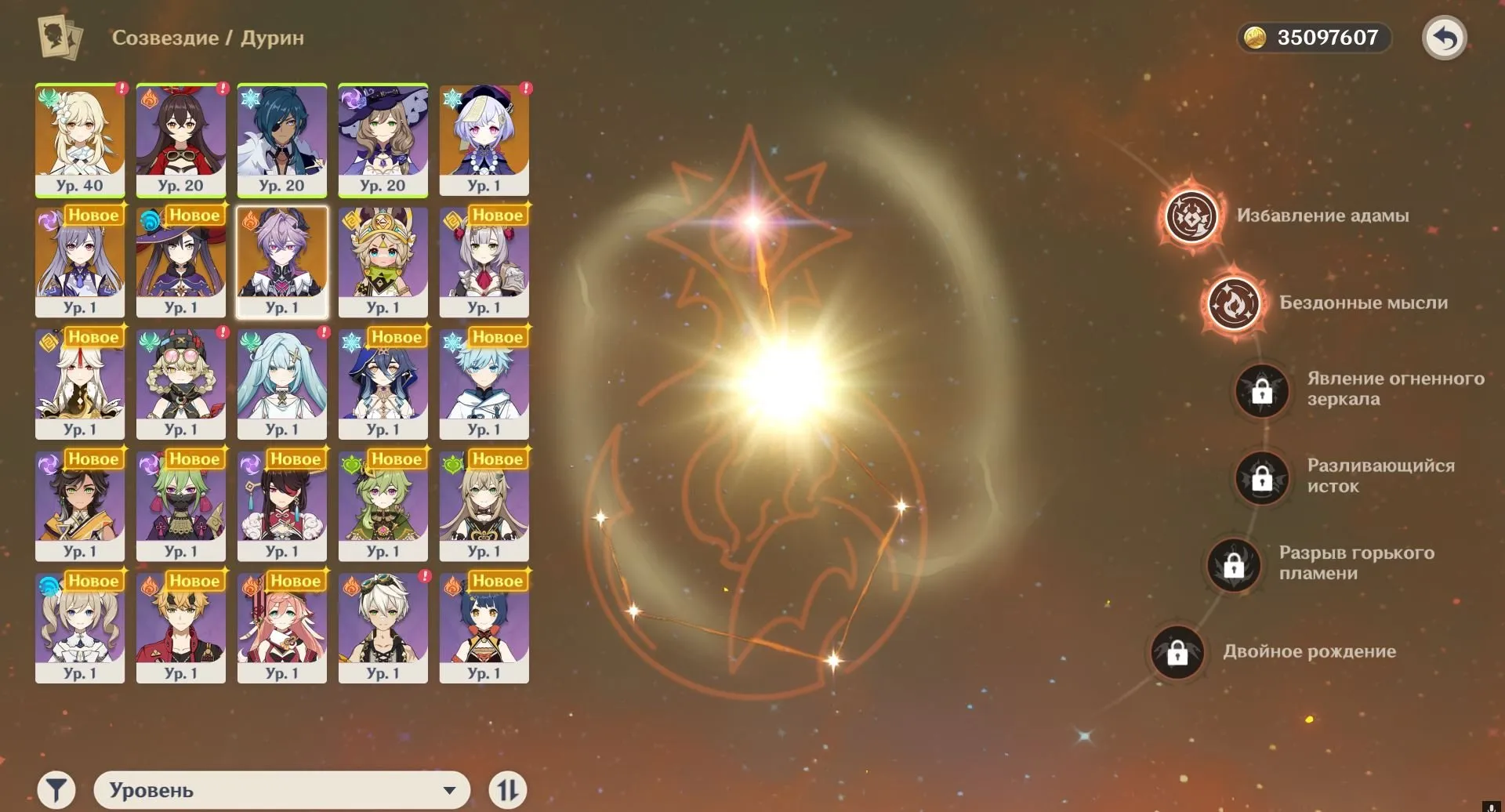Click the "Двойное рождение" constellation label
This screenshot has width=1505, height=812.
(x=1310, y=651)
